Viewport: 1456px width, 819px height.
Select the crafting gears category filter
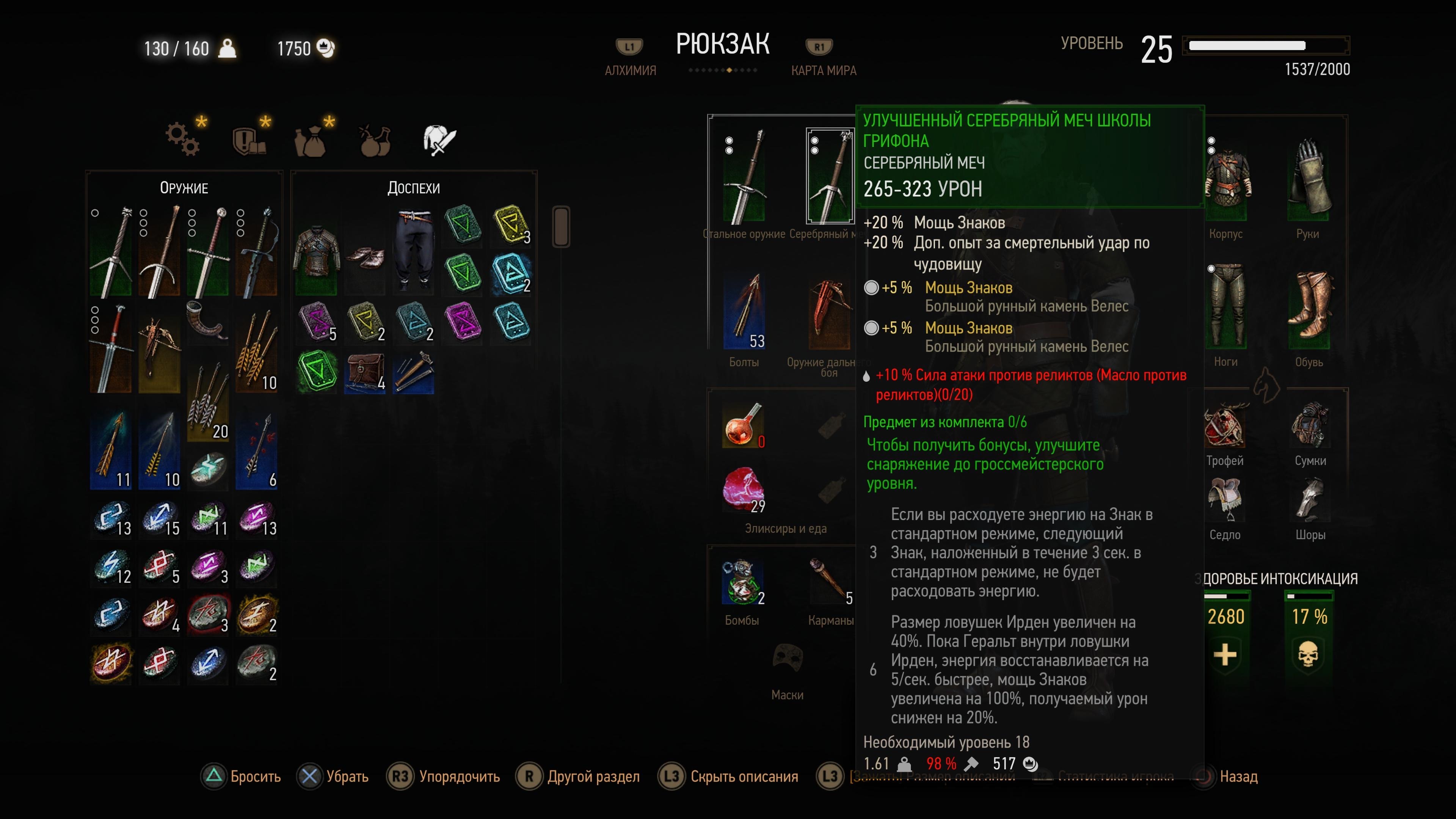(x=182, y=139)
